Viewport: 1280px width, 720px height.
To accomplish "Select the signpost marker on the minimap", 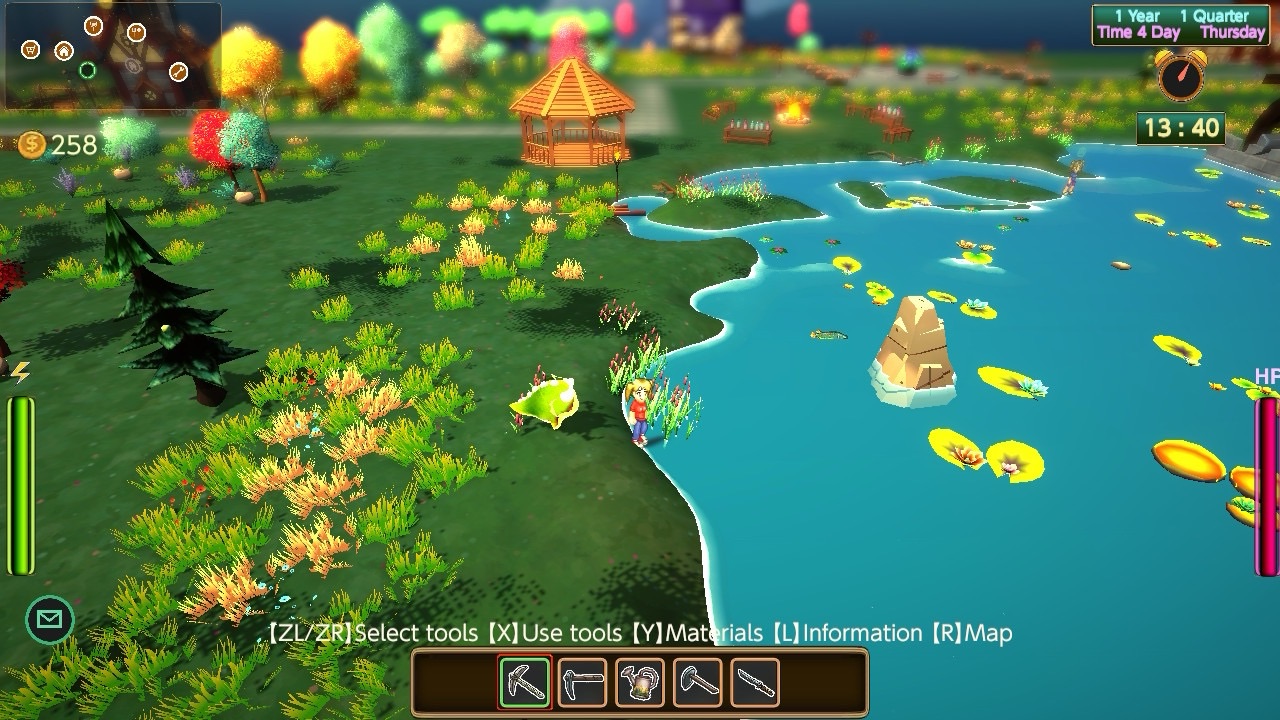I will click(x=93, y=26).
